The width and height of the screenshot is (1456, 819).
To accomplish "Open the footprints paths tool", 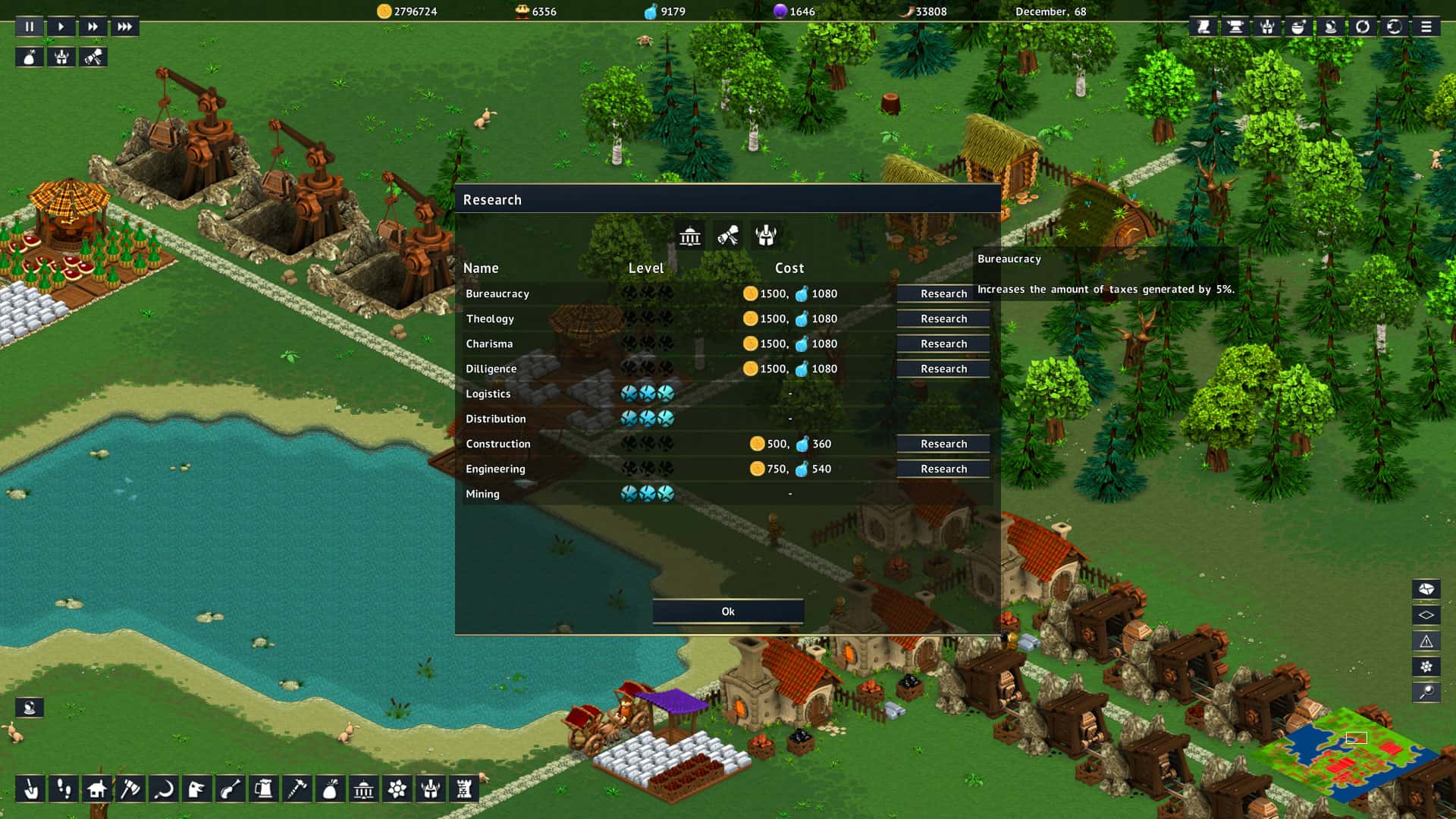I will click(x=63, y=789).
